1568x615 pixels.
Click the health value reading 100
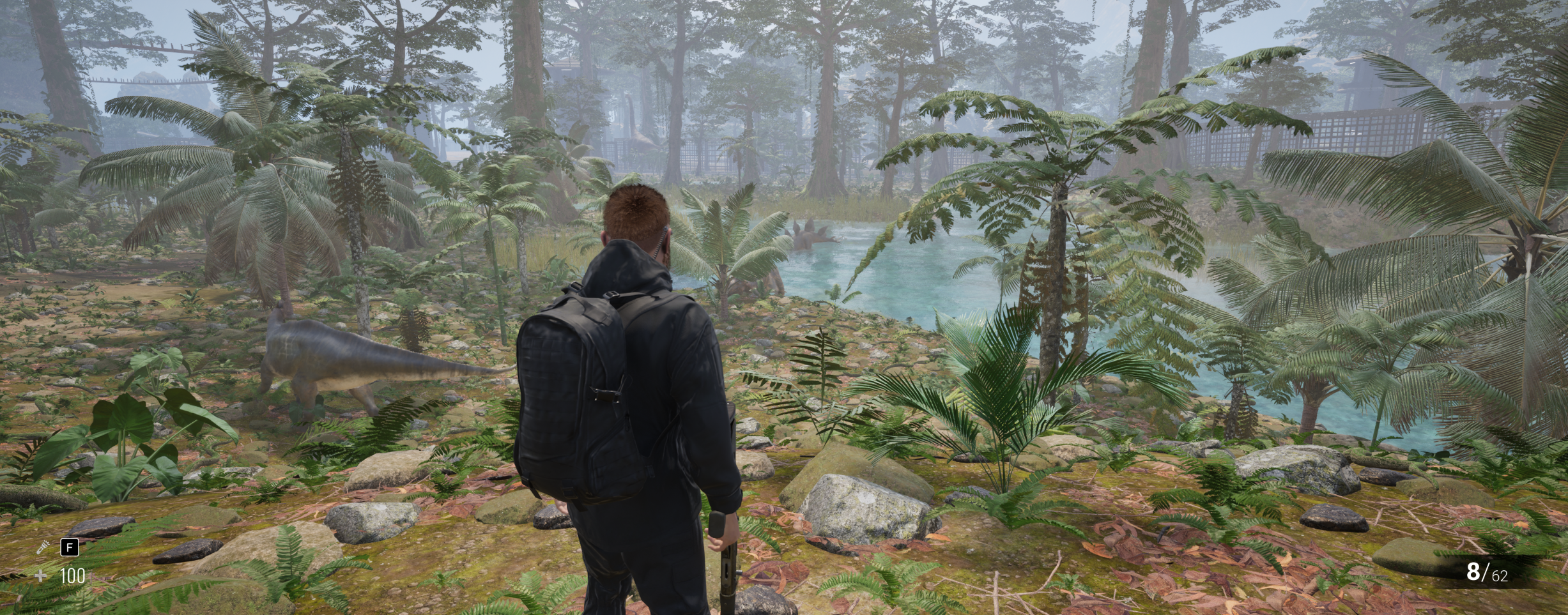[x=72, y=577]
